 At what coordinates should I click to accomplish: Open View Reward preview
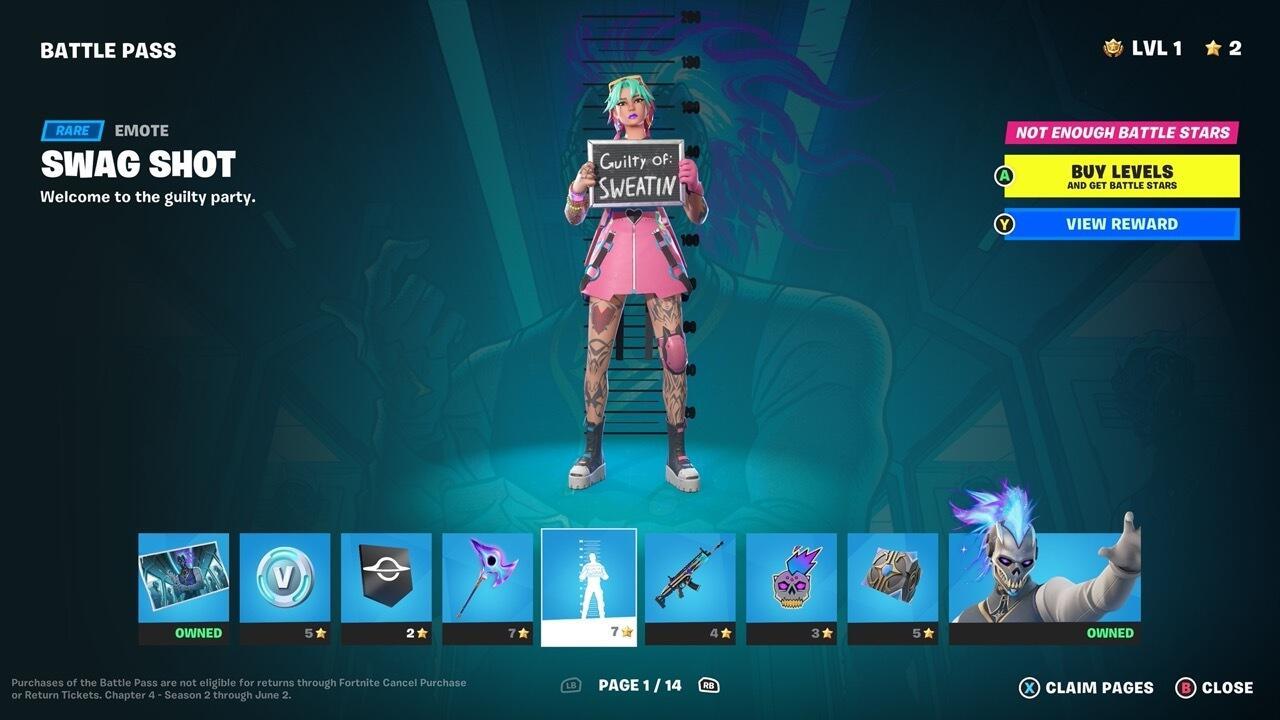point(1120,223)
